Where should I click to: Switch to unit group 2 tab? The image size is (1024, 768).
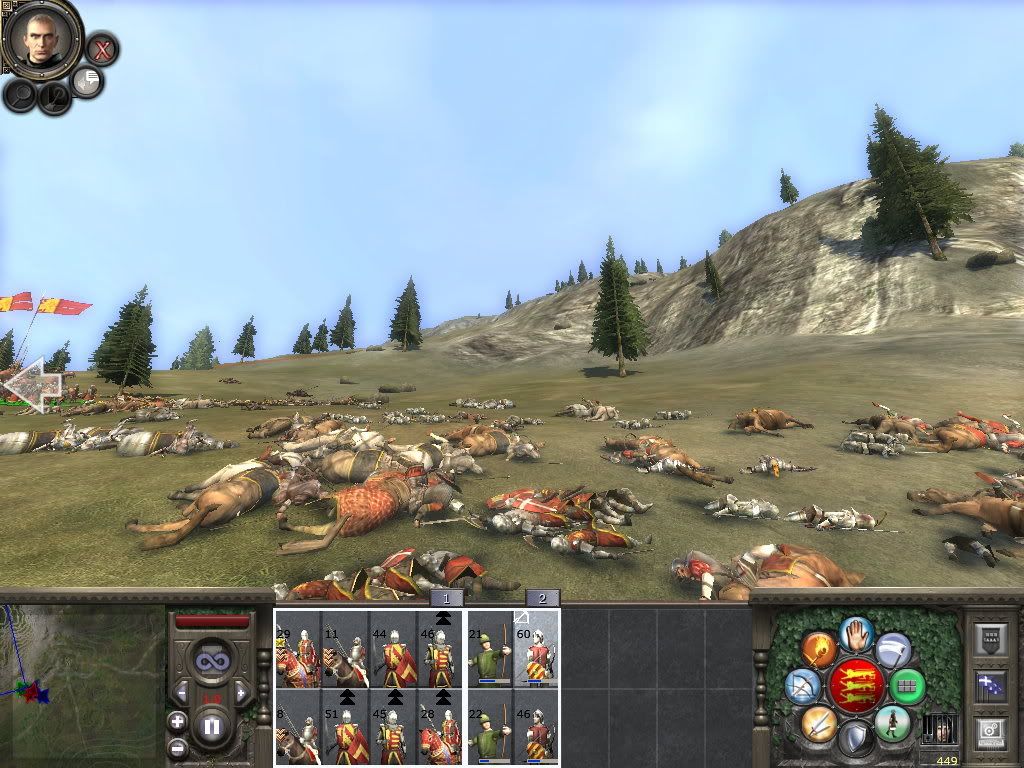(x=543, y=598)
